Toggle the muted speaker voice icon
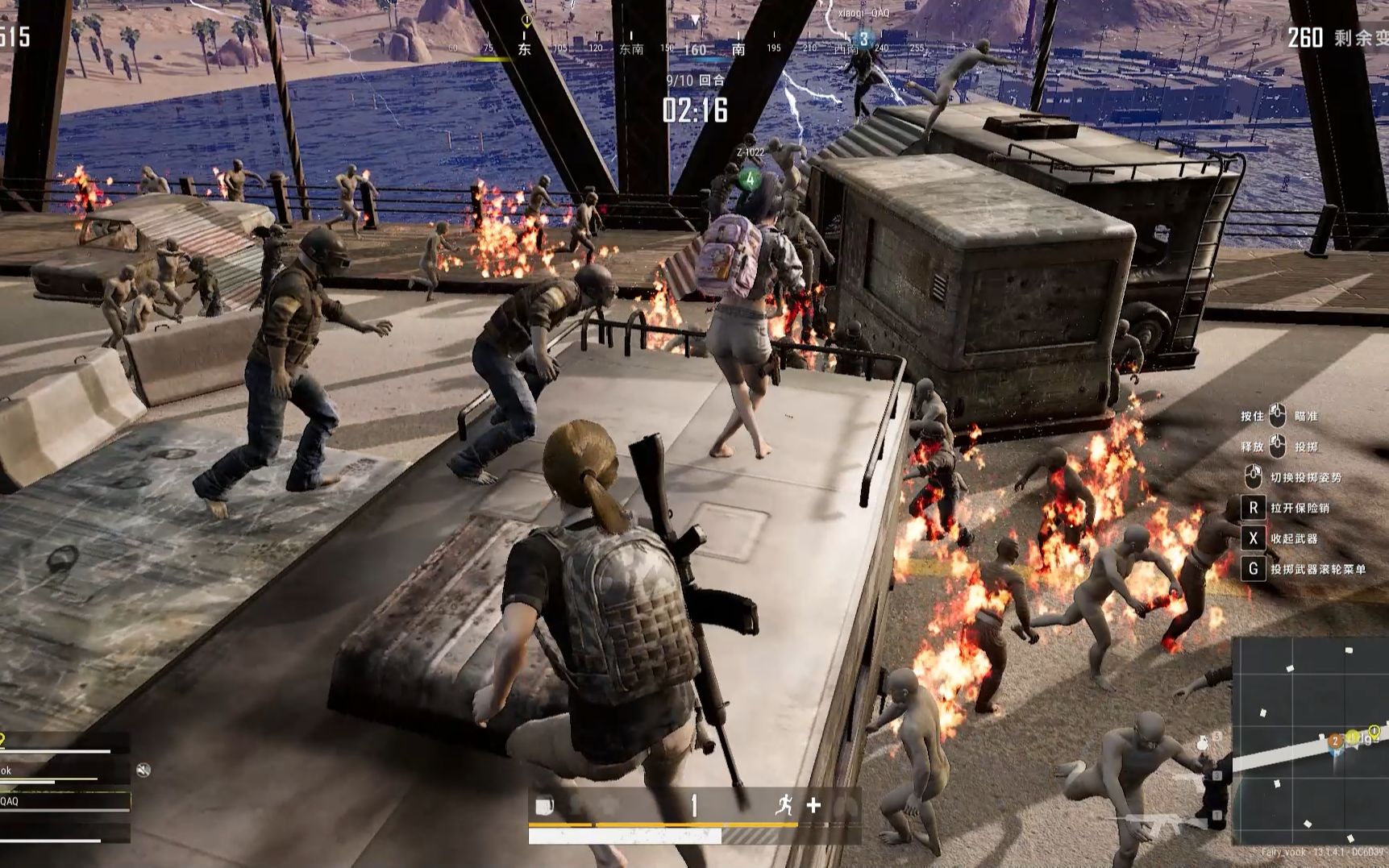This screenshot has width=1389, height=868. pos(143,770)
